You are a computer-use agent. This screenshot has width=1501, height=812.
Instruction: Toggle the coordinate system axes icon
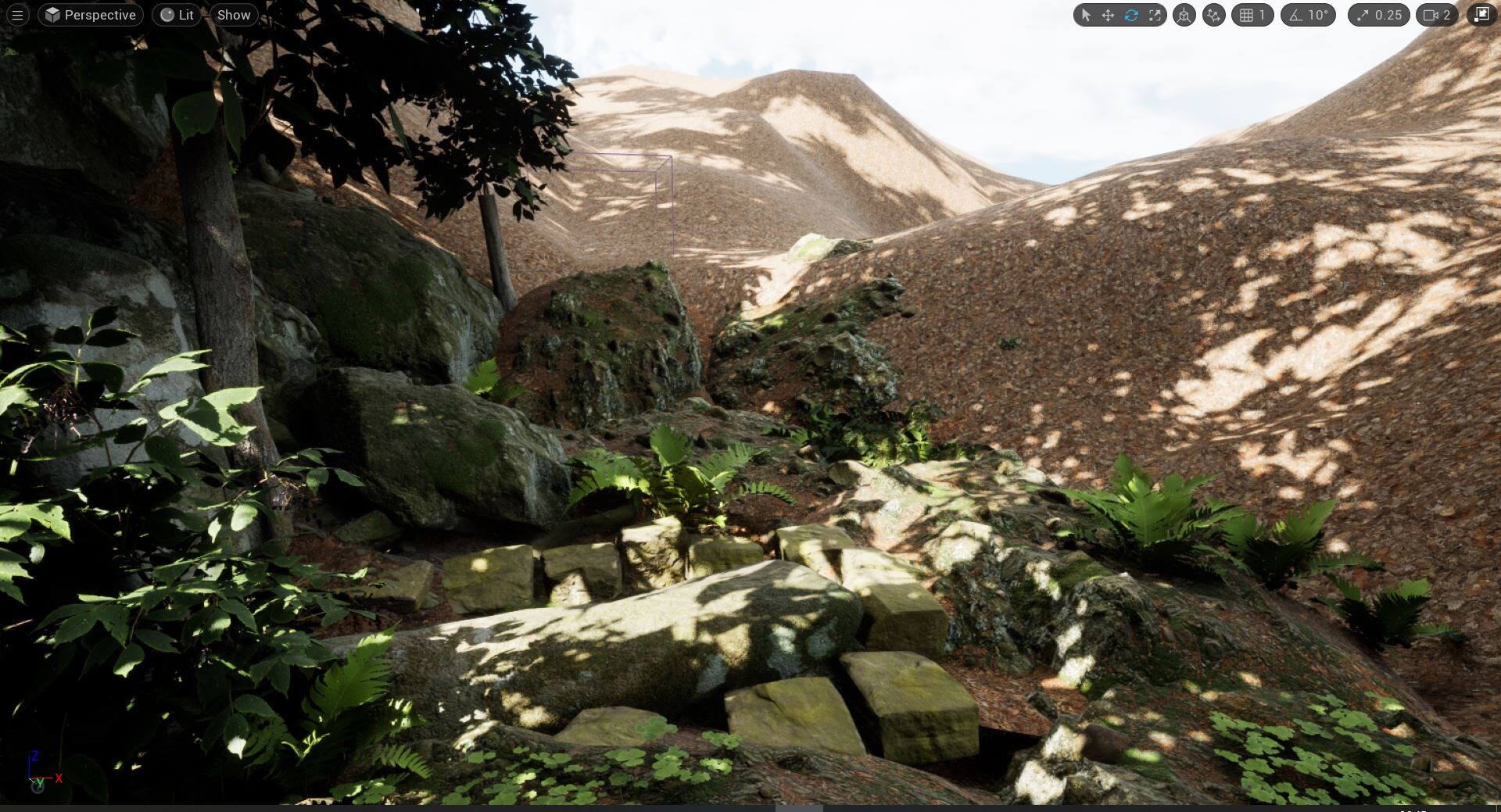pos(1213,15)
